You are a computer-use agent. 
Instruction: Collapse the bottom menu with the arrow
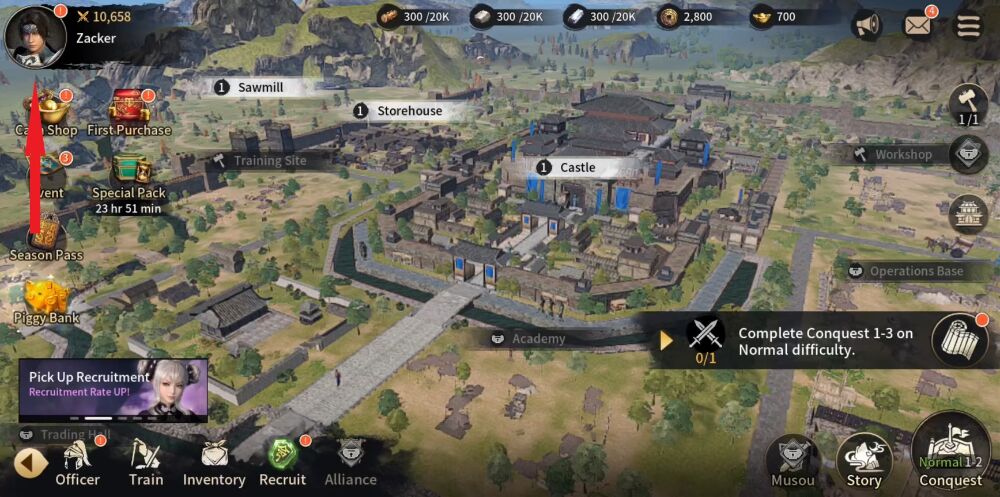30,463
